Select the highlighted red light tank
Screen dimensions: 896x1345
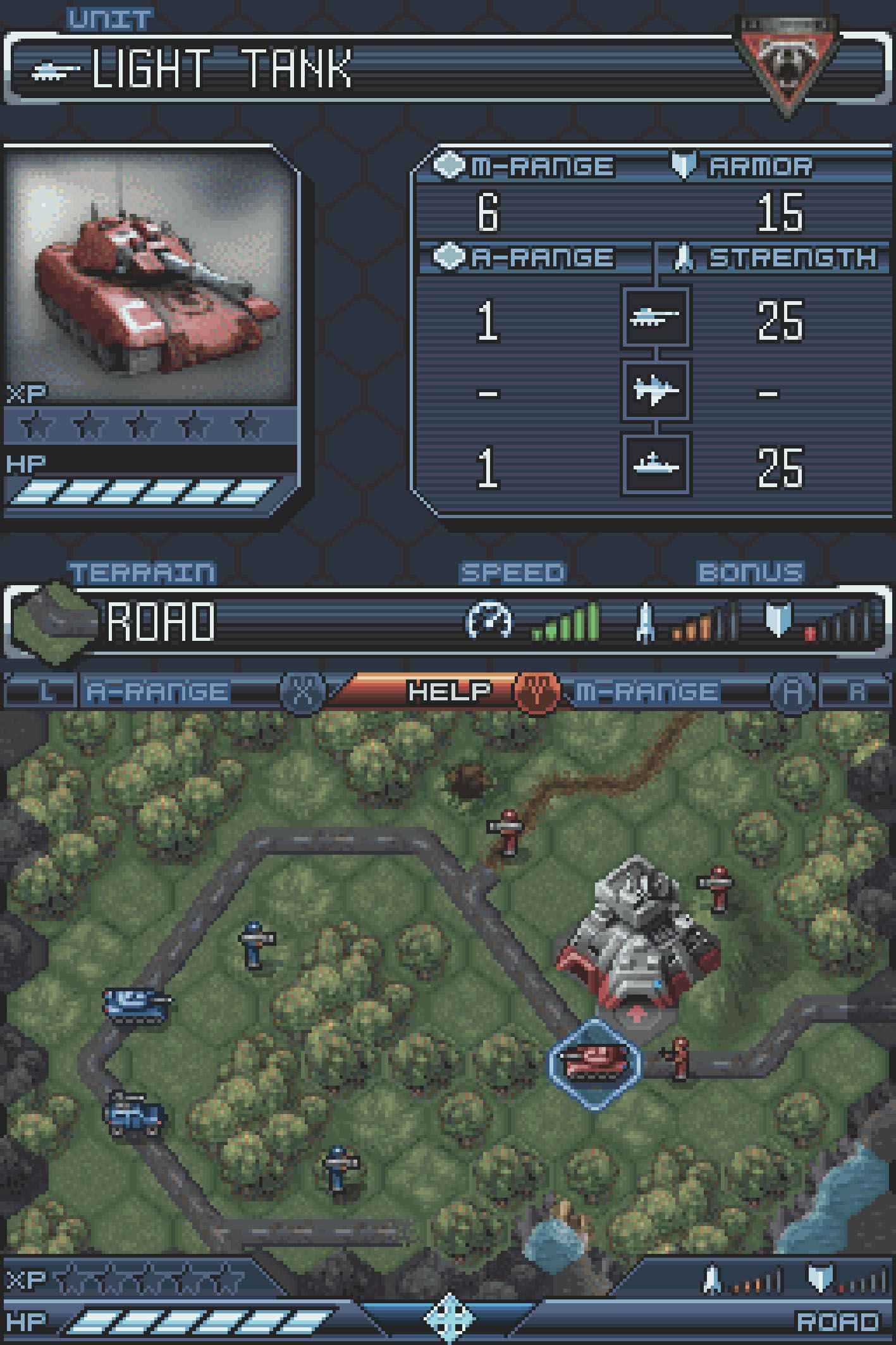click(x=595, y=1062)
